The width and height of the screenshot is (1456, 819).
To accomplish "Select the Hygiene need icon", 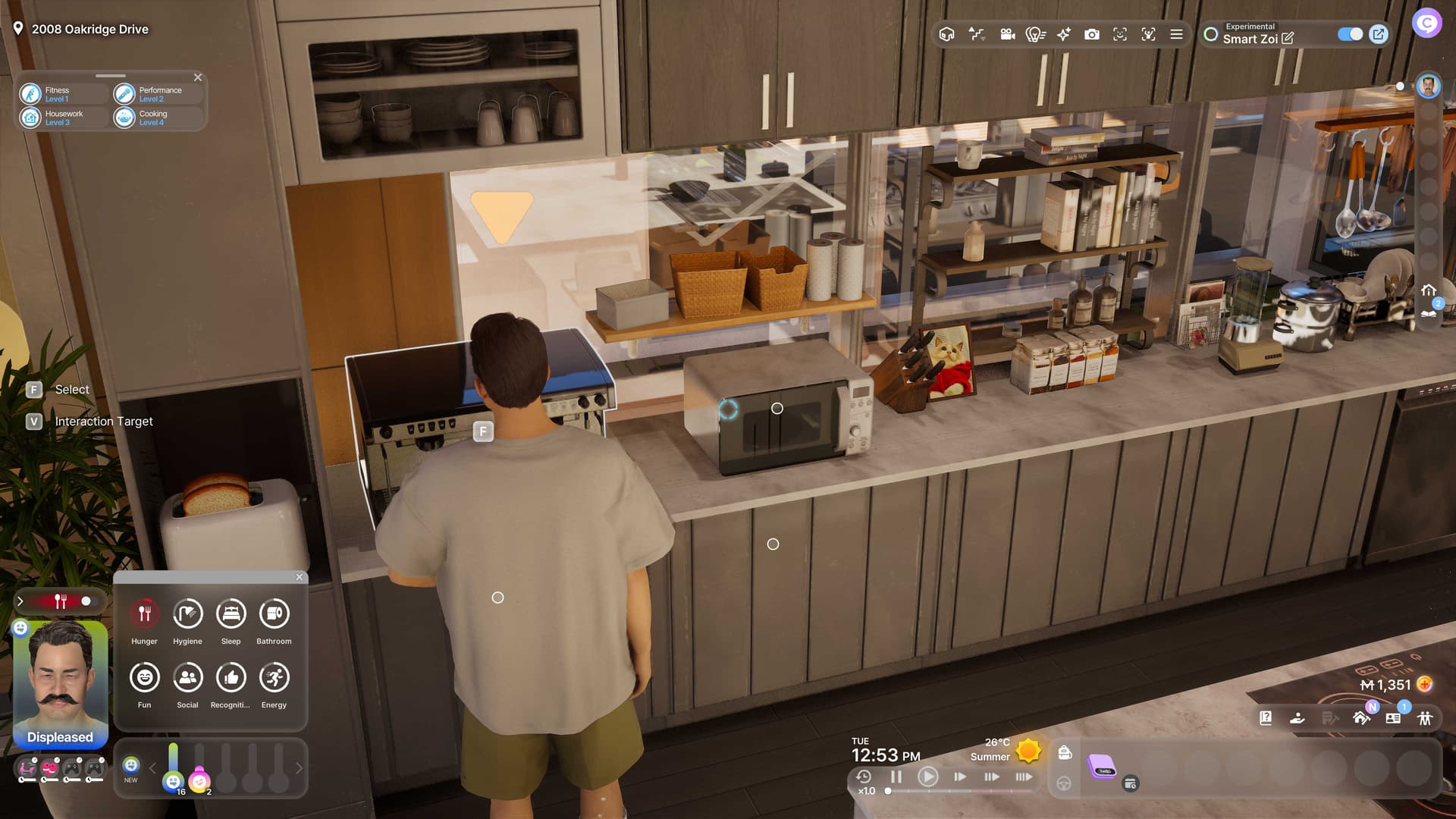I will pos(187,613).
